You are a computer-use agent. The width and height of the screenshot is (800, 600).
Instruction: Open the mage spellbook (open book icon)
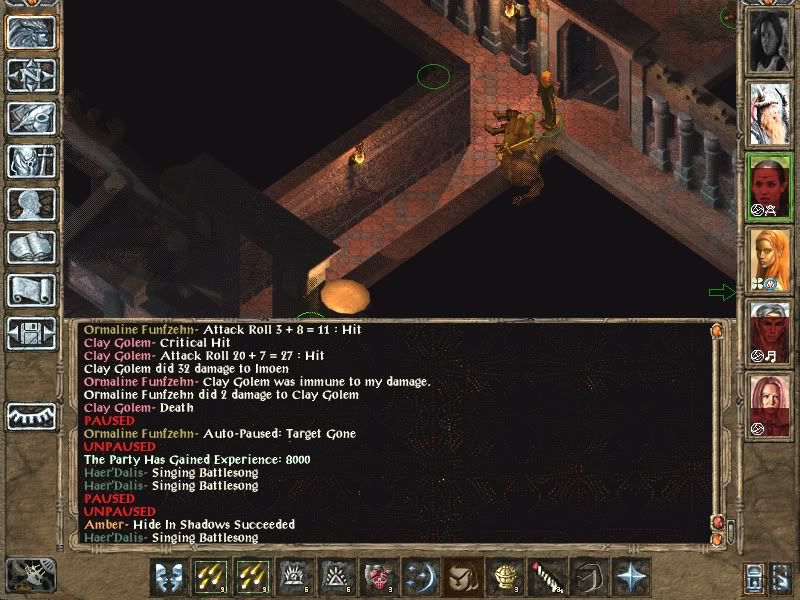click(x=30, y=247)
